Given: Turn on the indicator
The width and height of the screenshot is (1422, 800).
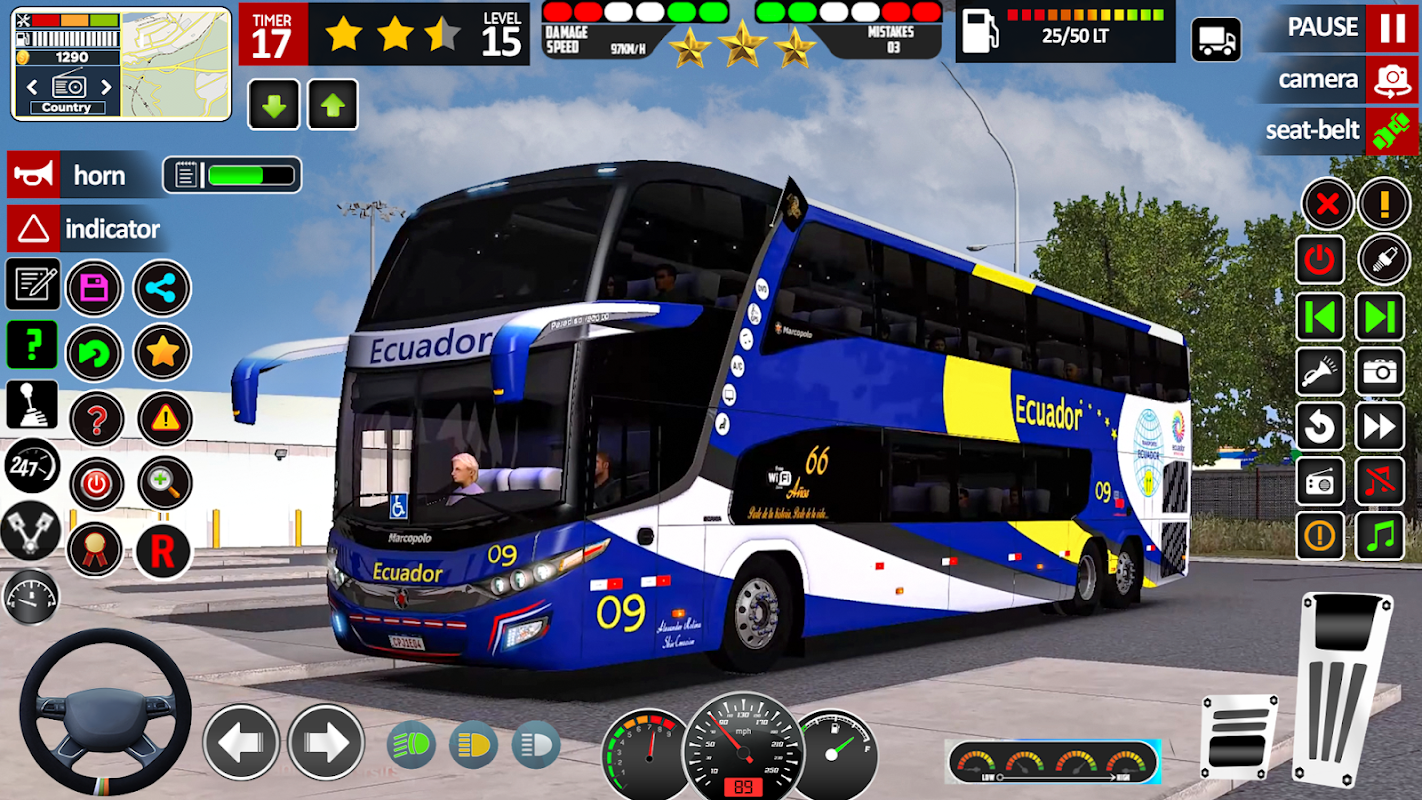Looking at the screenshot, I should pyautogui.click(x=33, y=230).
